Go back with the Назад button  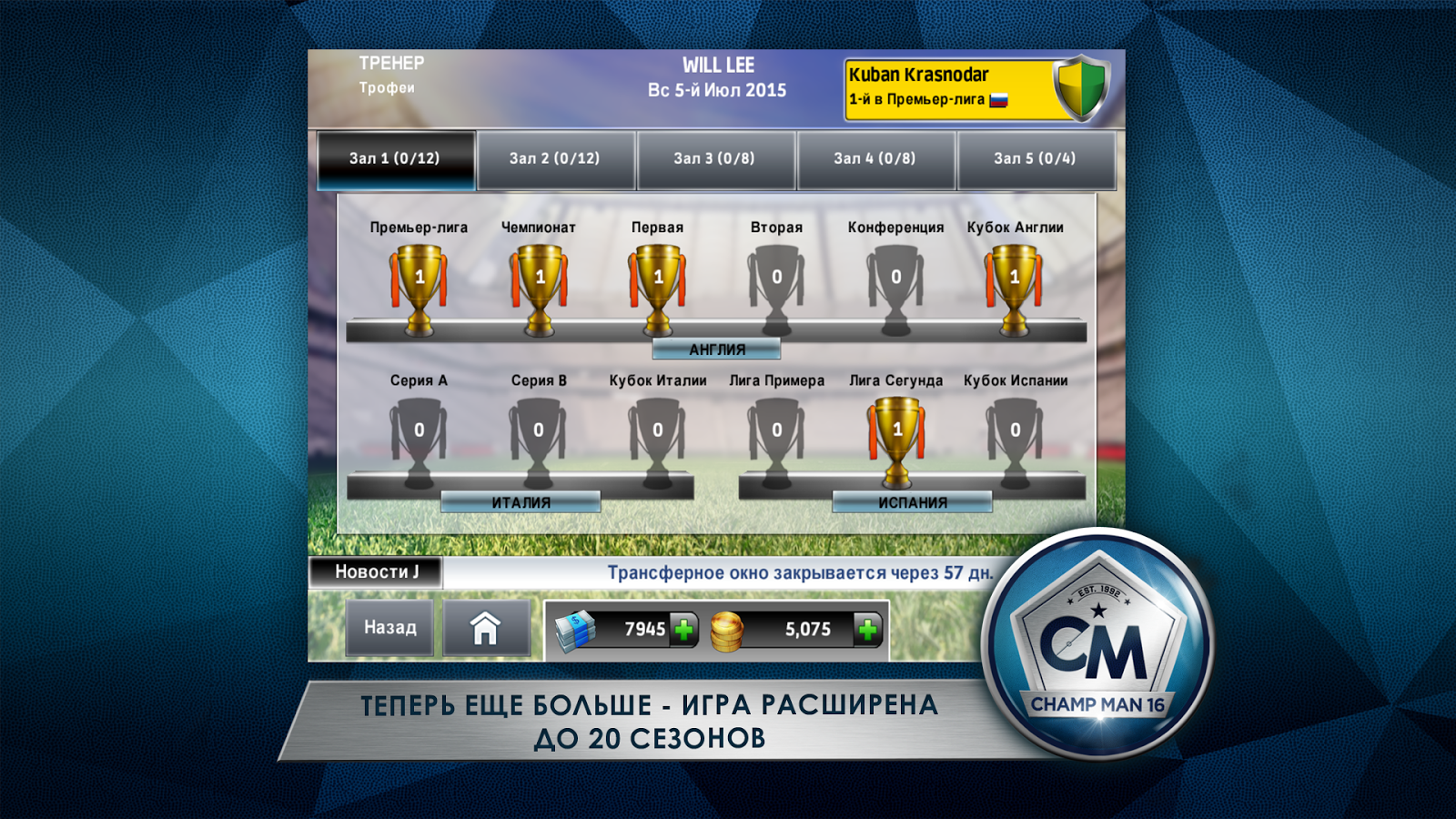(390, 628)
